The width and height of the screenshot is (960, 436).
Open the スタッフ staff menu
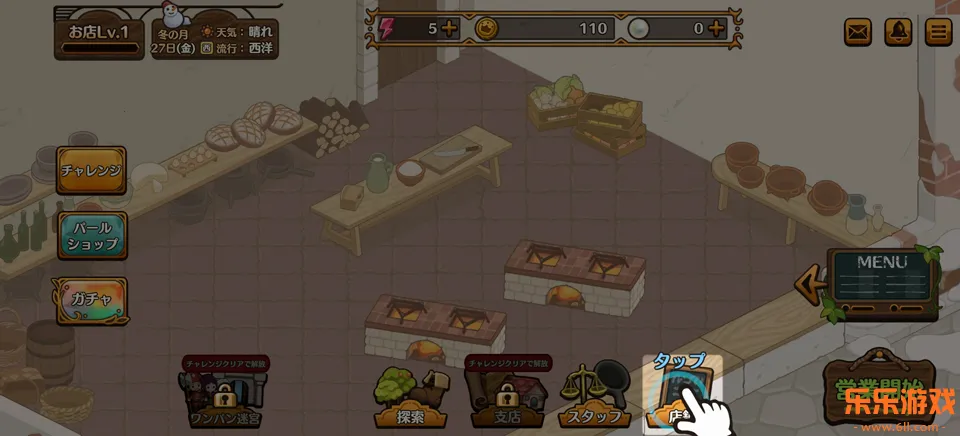tap(598, 396)
